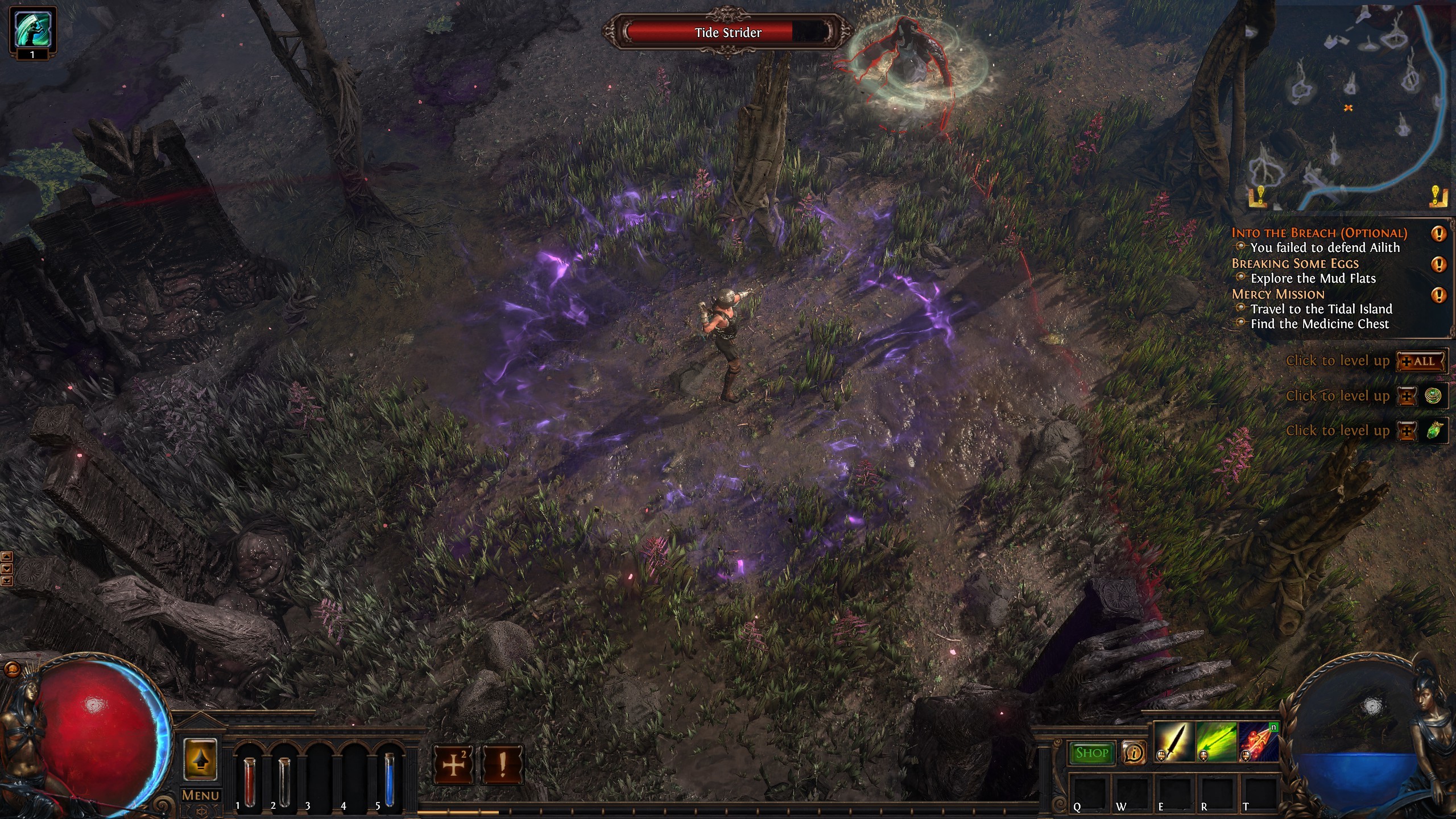
Task: Select the Into the Breach quest marker
Action: point(1438,234)
